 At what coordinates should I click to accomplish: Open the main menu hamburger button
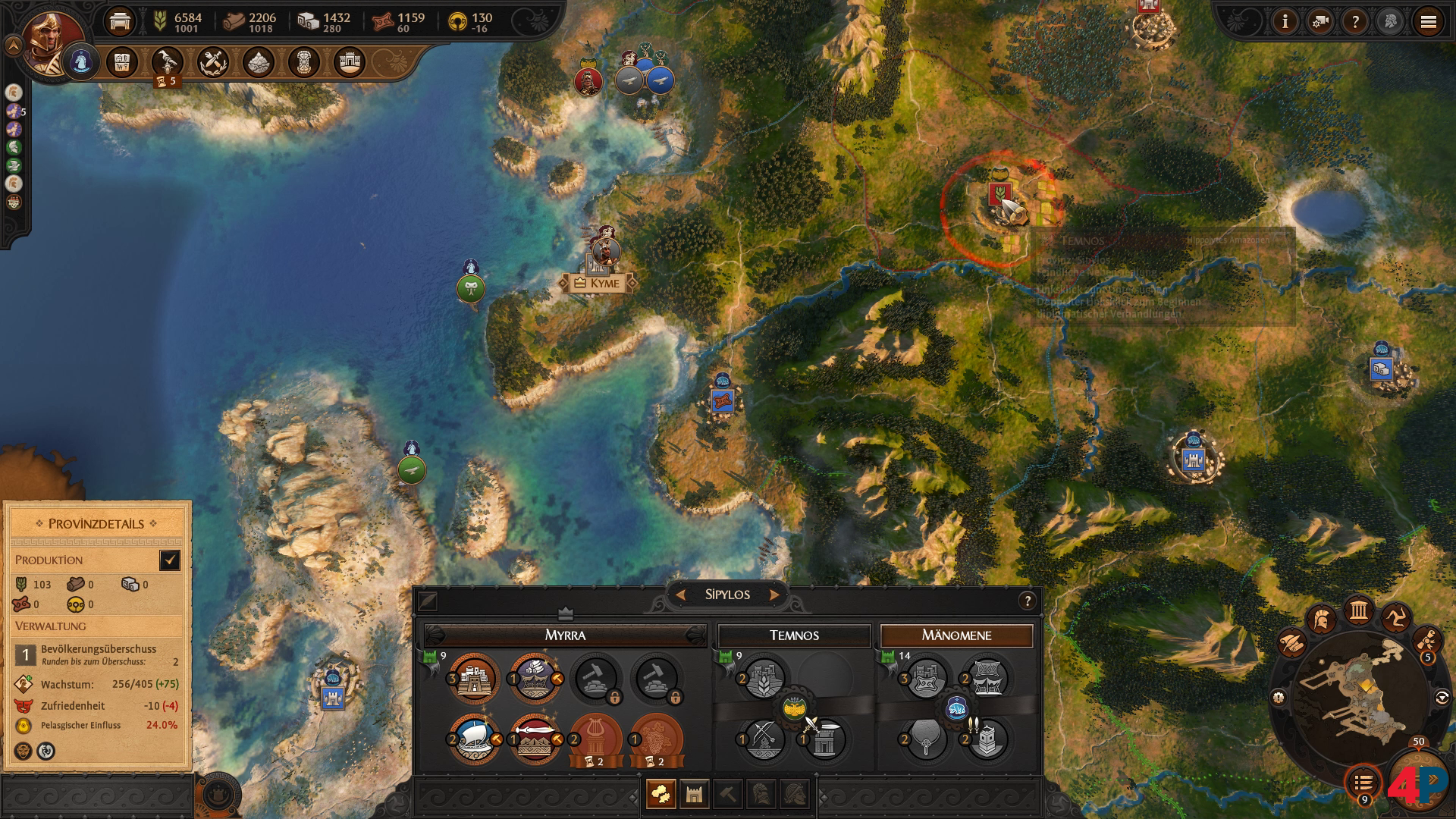point(1428,22)
